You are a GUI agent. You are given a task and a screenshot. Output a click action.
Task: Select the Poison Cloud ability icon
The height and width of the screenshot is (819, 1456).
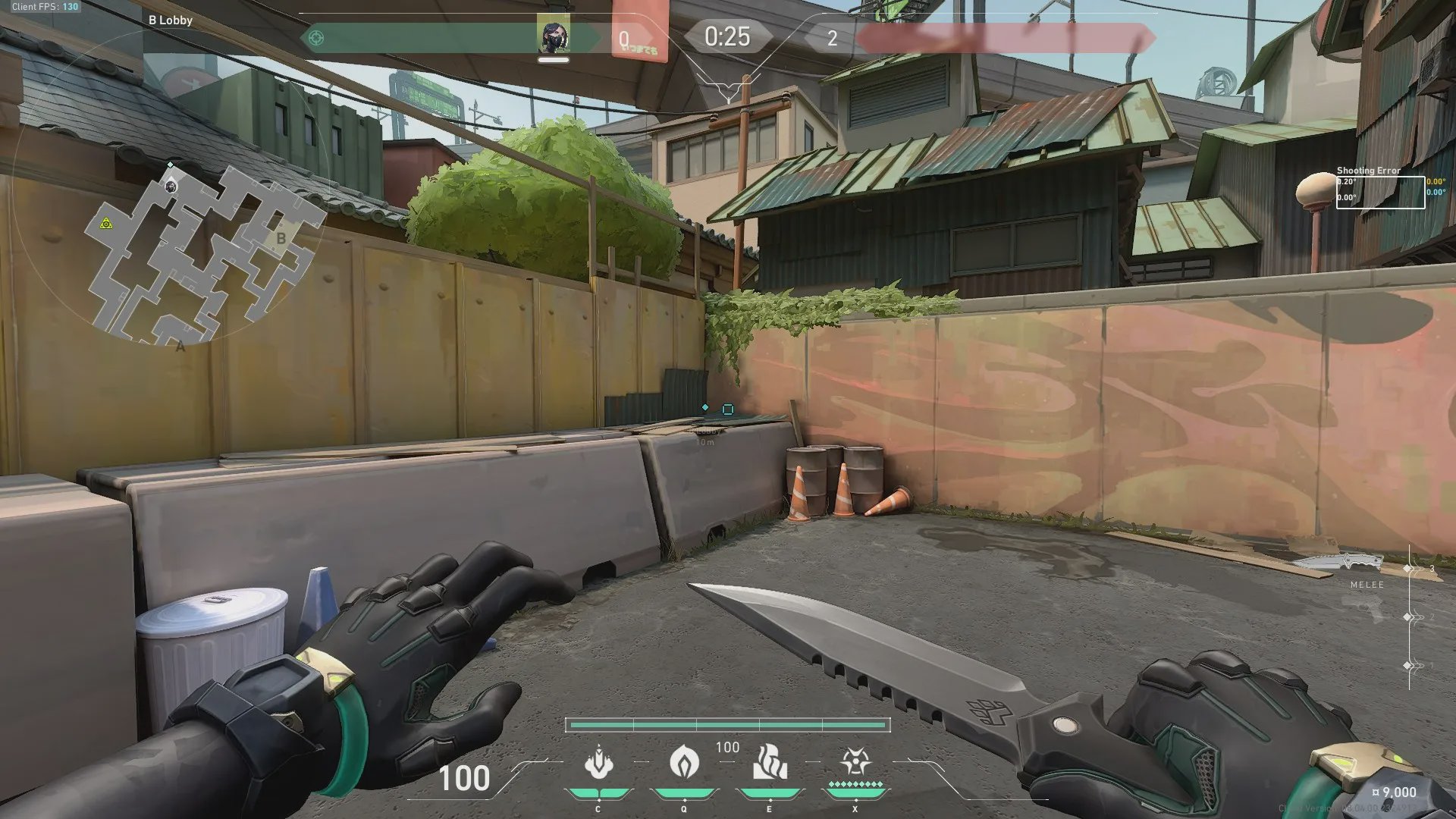coord(683,762)
